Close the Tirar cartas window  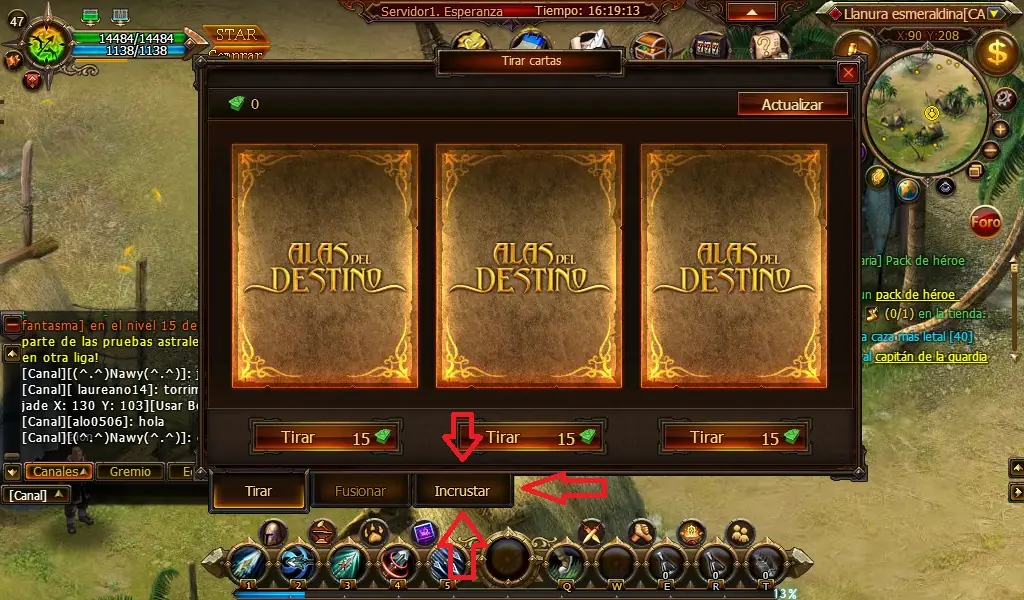point(848,73)
